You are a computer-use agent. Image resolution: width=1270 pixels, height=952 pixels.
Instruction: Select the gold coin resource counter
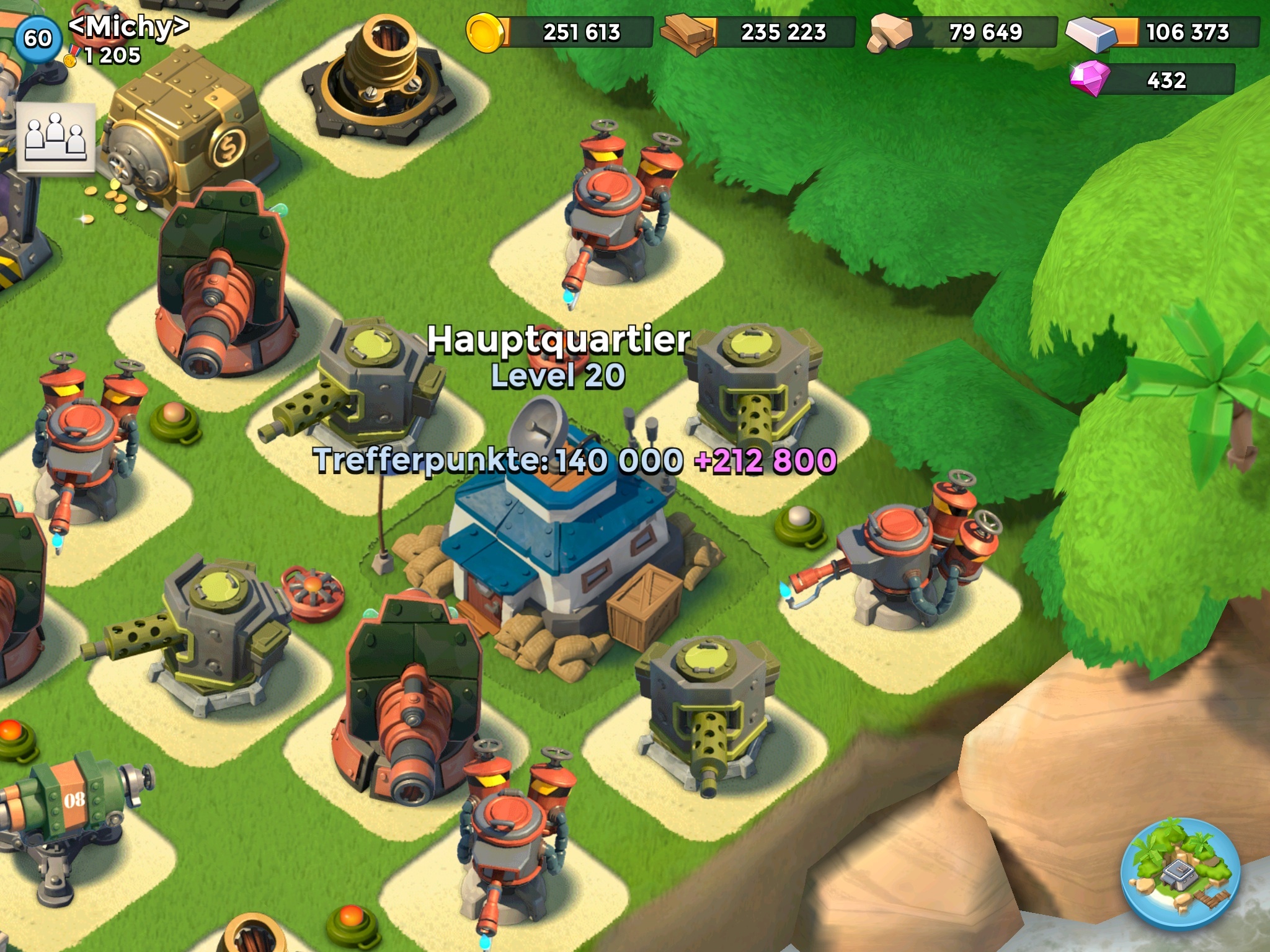click(x=559, y=32)
